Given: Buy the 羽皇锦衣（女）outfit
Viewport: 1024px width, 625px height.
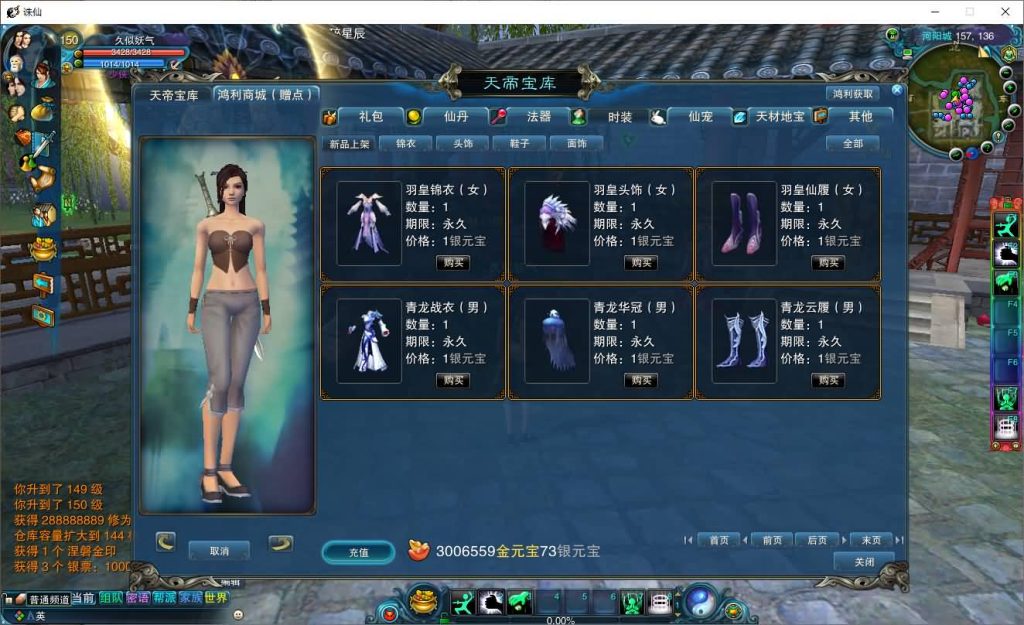Looking at the screenshot, I should tap(453, 263).
